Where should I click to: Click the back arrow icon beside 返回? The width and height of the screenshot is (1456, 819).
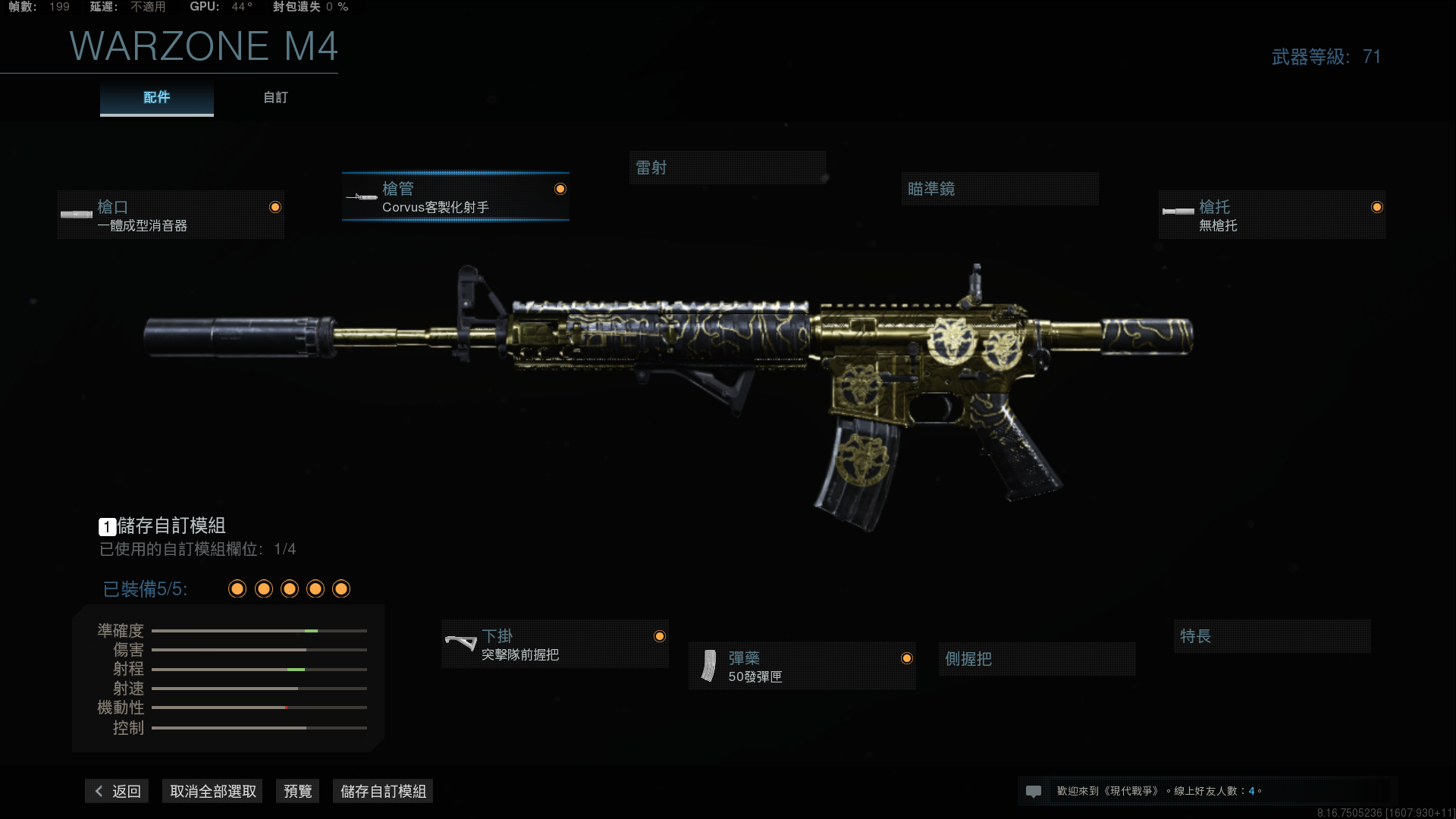[99, 791]
